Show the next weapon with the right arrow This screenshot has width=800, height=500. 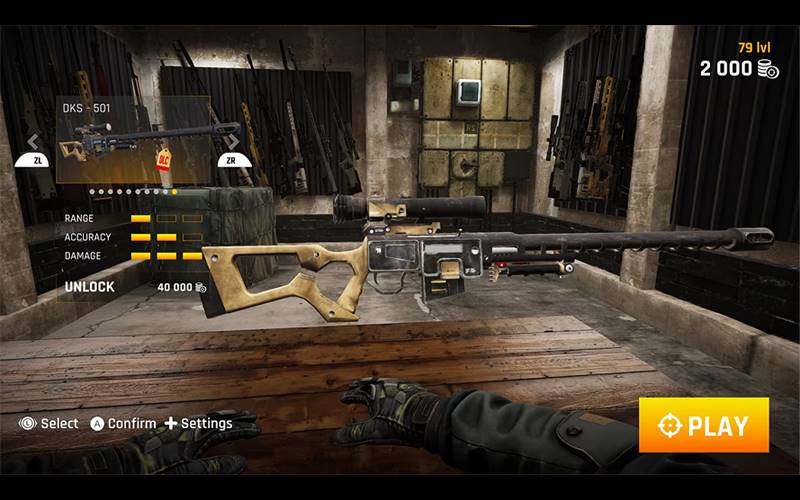click(233, 142)
